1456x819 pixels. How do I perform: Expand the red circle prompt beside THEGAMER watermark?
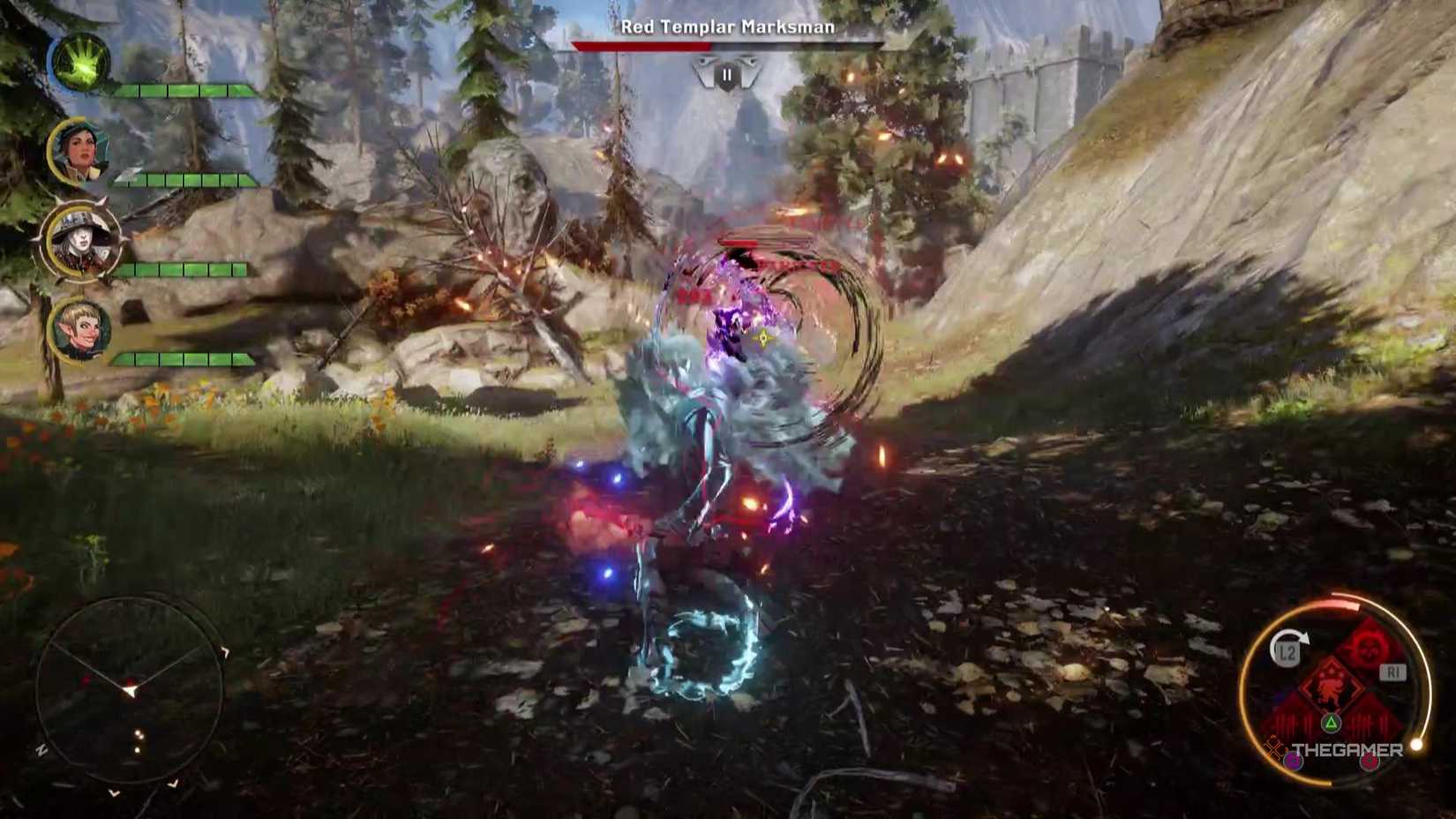1368,762
